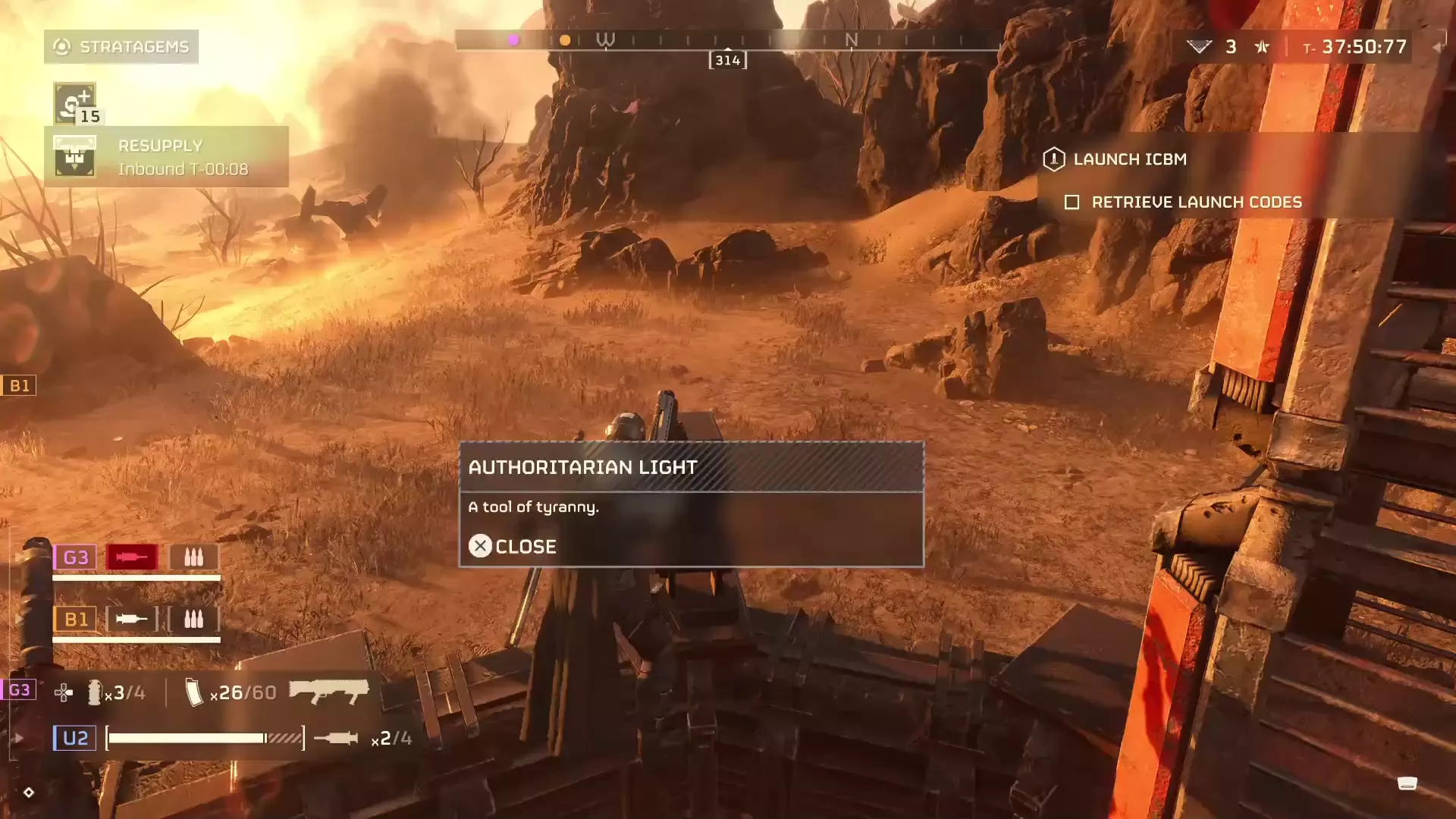
Task: Select the purple marker on the compass
Action: pyautogui.click(x=513, y=40)
